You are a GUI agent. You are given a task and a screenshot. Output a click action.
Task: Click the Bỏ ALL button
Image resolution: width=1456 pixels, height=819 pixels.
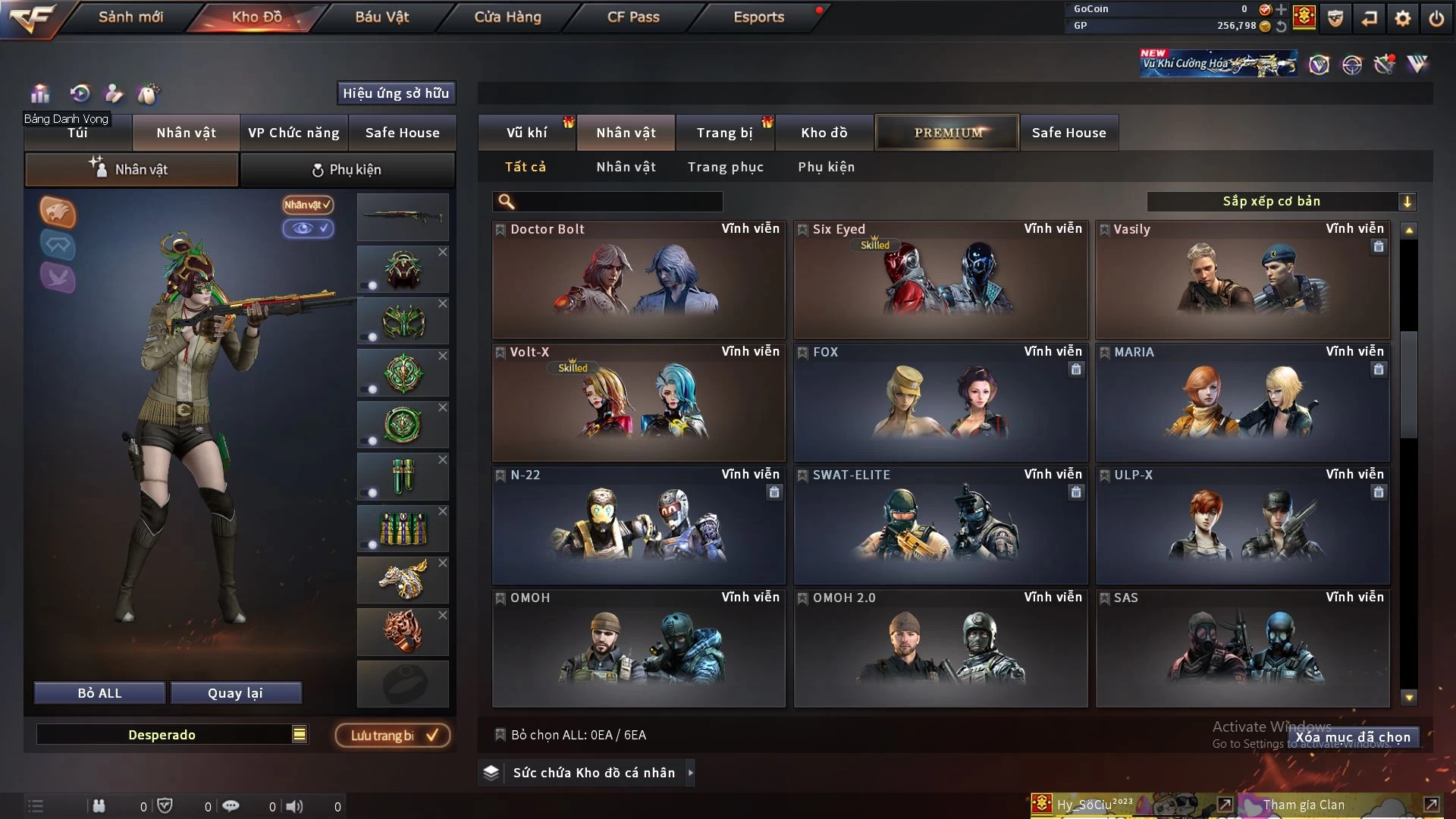click(99, 693)
